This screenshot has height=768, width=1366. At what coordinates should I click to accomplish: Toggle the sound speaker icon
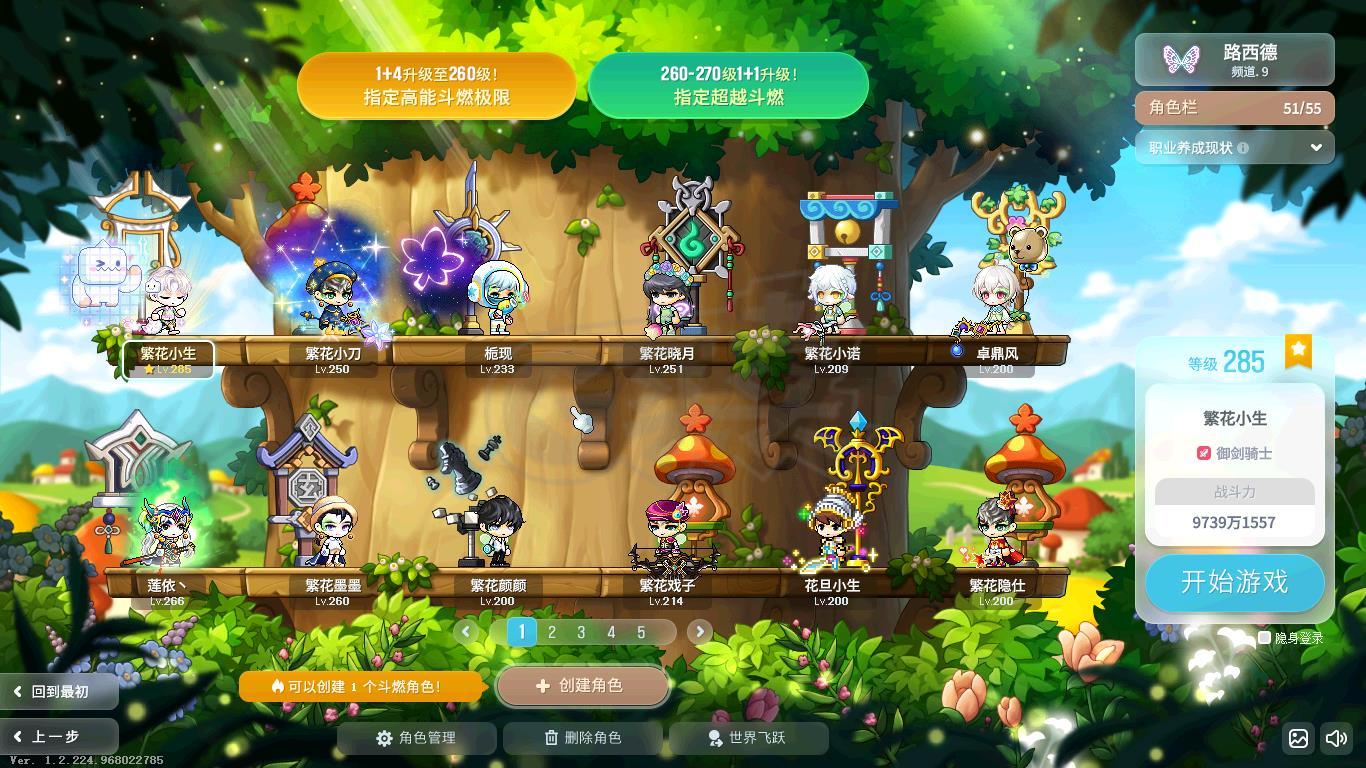pyautogui.click(x=1336, y=739)
